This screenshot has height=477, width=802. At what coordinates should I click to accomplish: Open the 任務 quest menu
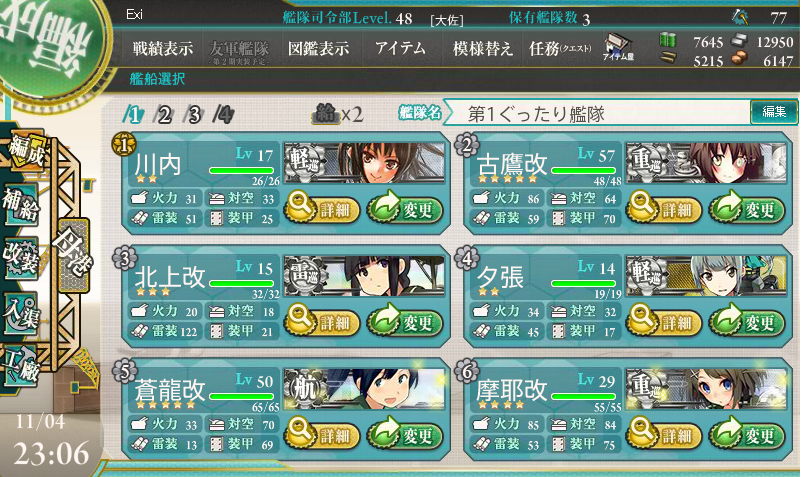point(560,49)
